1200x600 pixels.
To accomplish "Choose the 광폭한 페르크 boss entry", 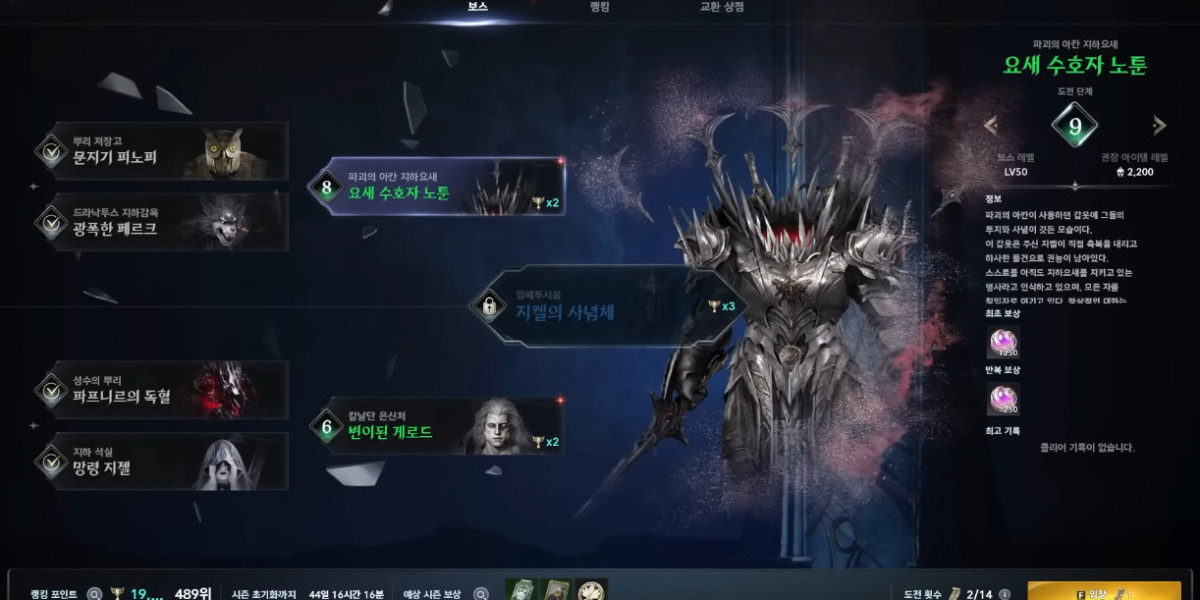I will [x=160, y=222].
